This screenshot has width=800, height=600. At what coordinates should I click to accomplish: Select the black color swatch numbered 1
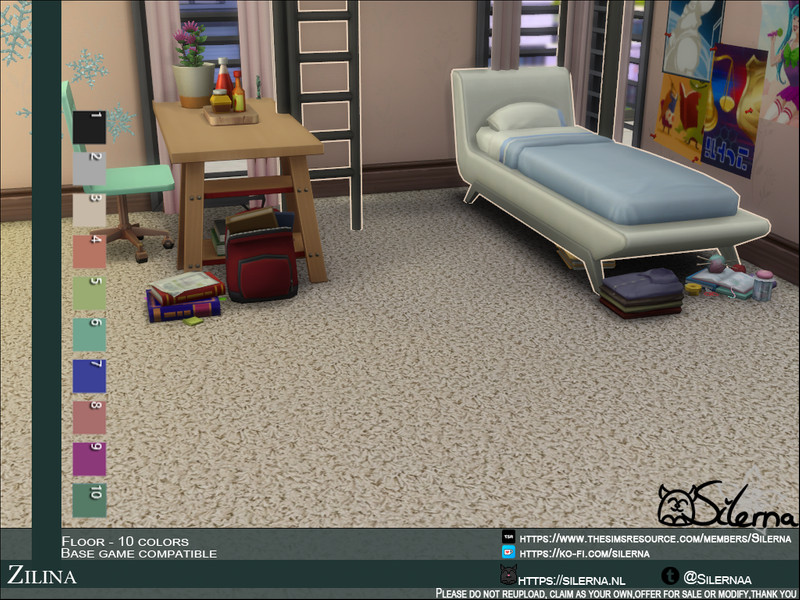coord(89,127)
